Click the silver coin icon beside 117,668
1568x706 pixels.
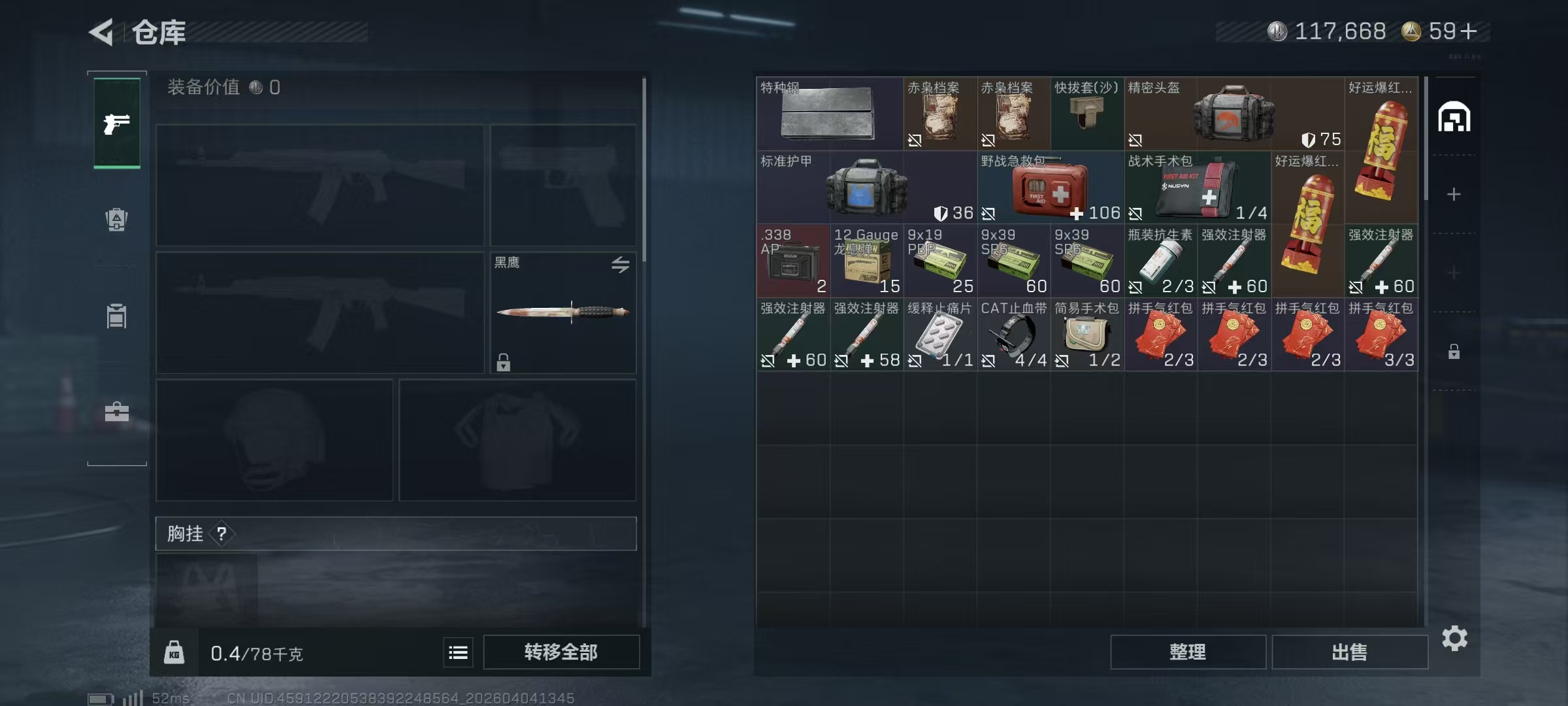click(1277, 30)
